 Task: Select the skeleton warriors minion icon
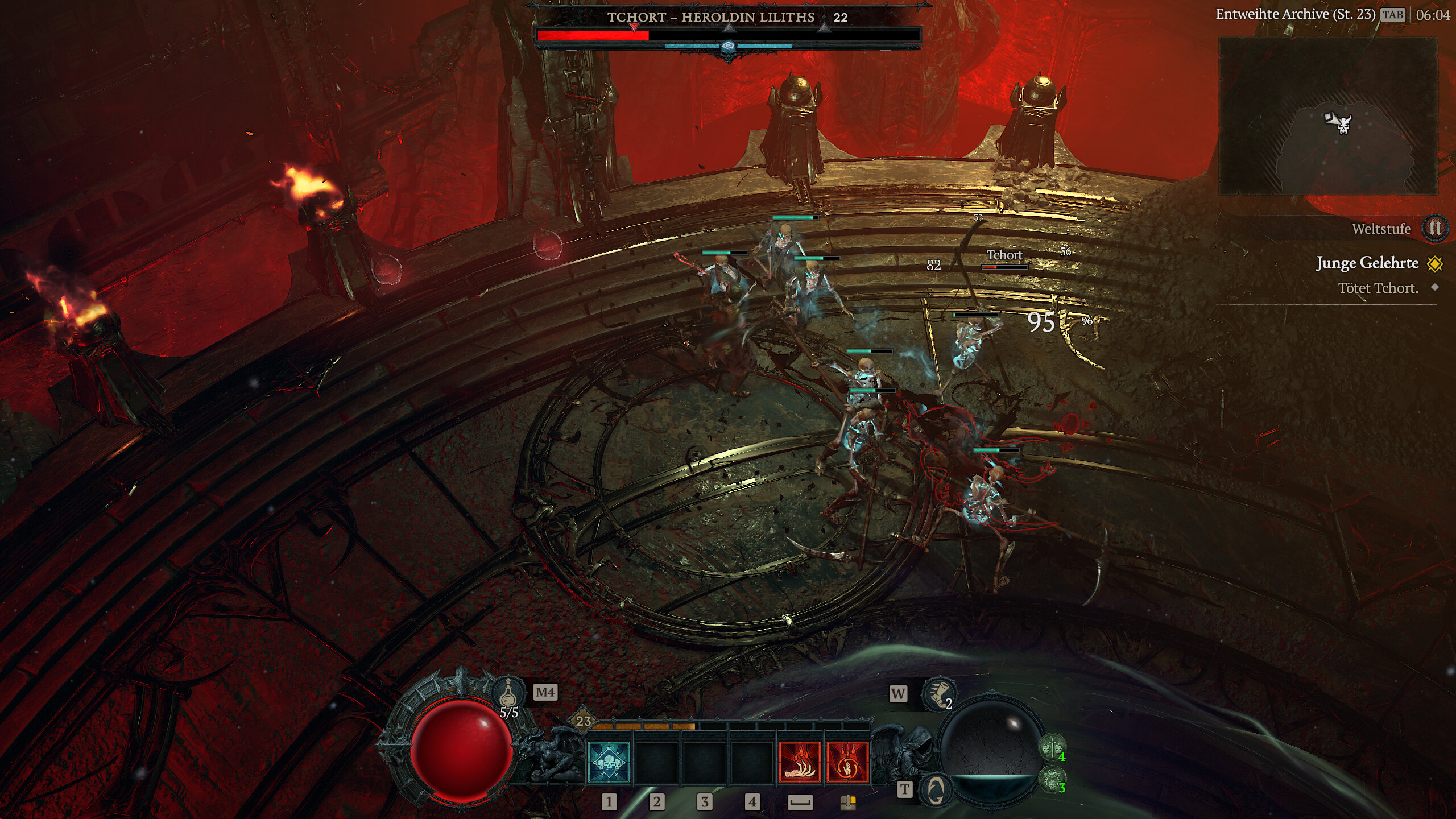coord(1052,746)
